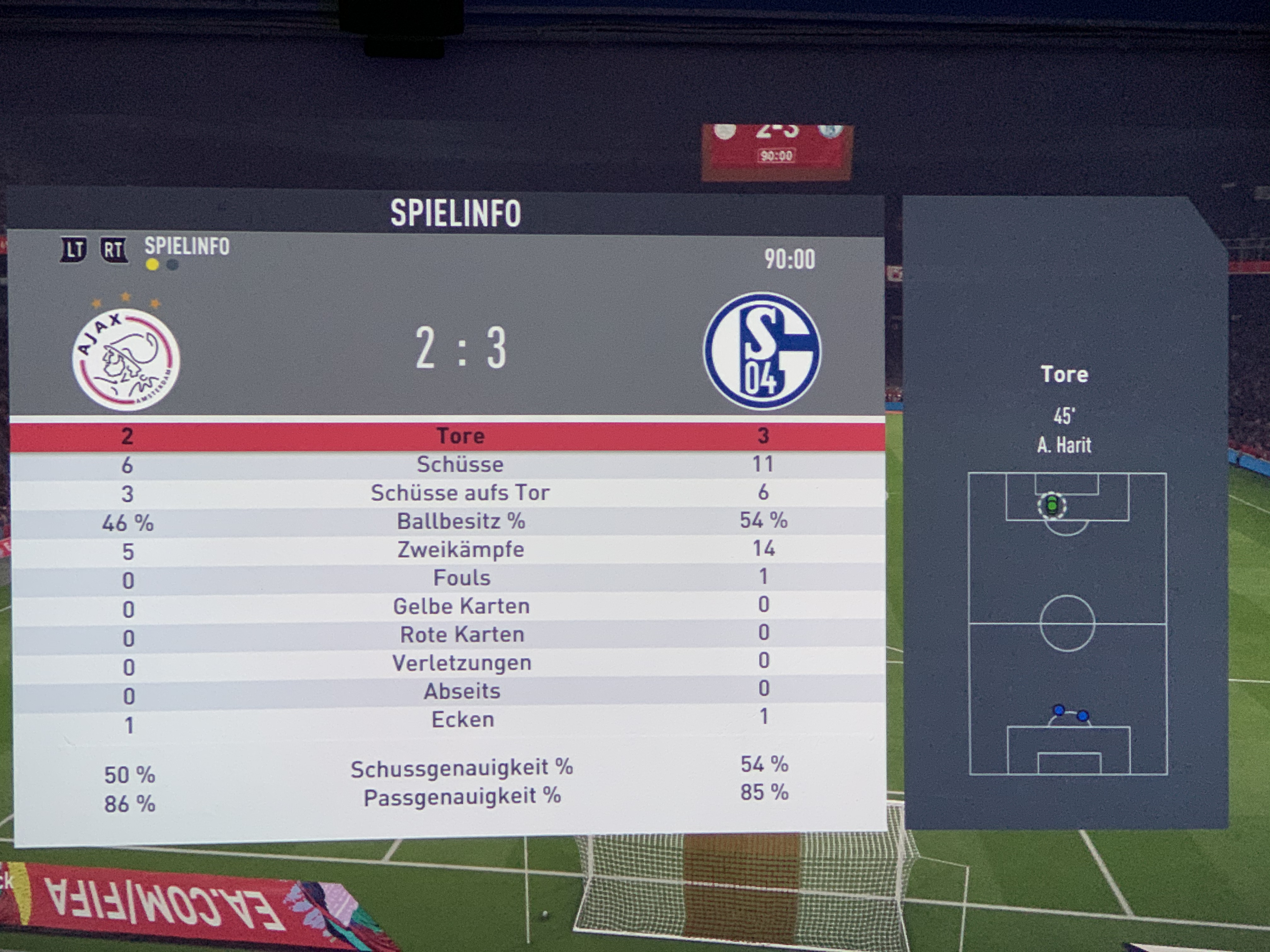Screen dimensions: 1270x952
Task: Switch to the second page dot under SPIELINFO
Action: 172,265
